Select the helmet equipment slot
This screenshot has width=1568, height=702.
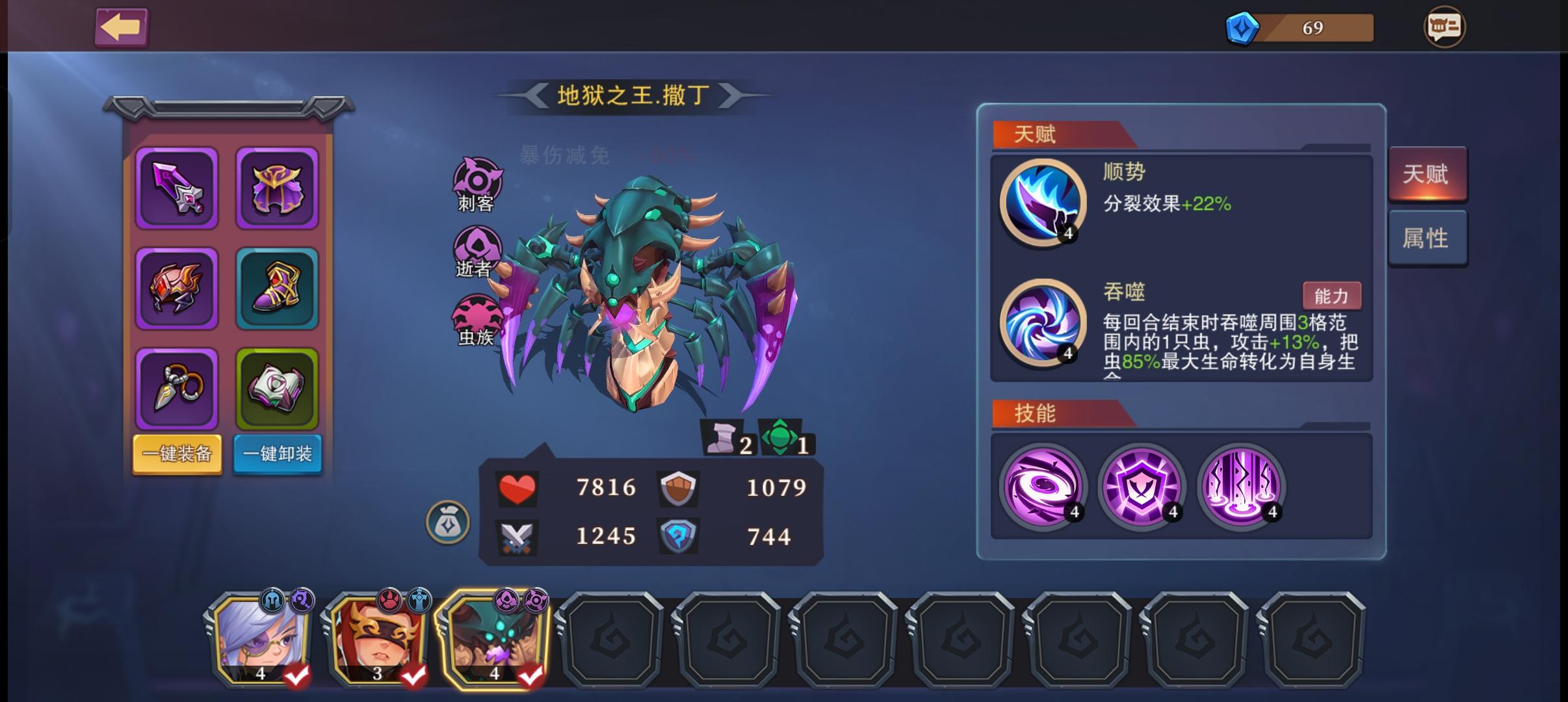(x=176, y=288)
